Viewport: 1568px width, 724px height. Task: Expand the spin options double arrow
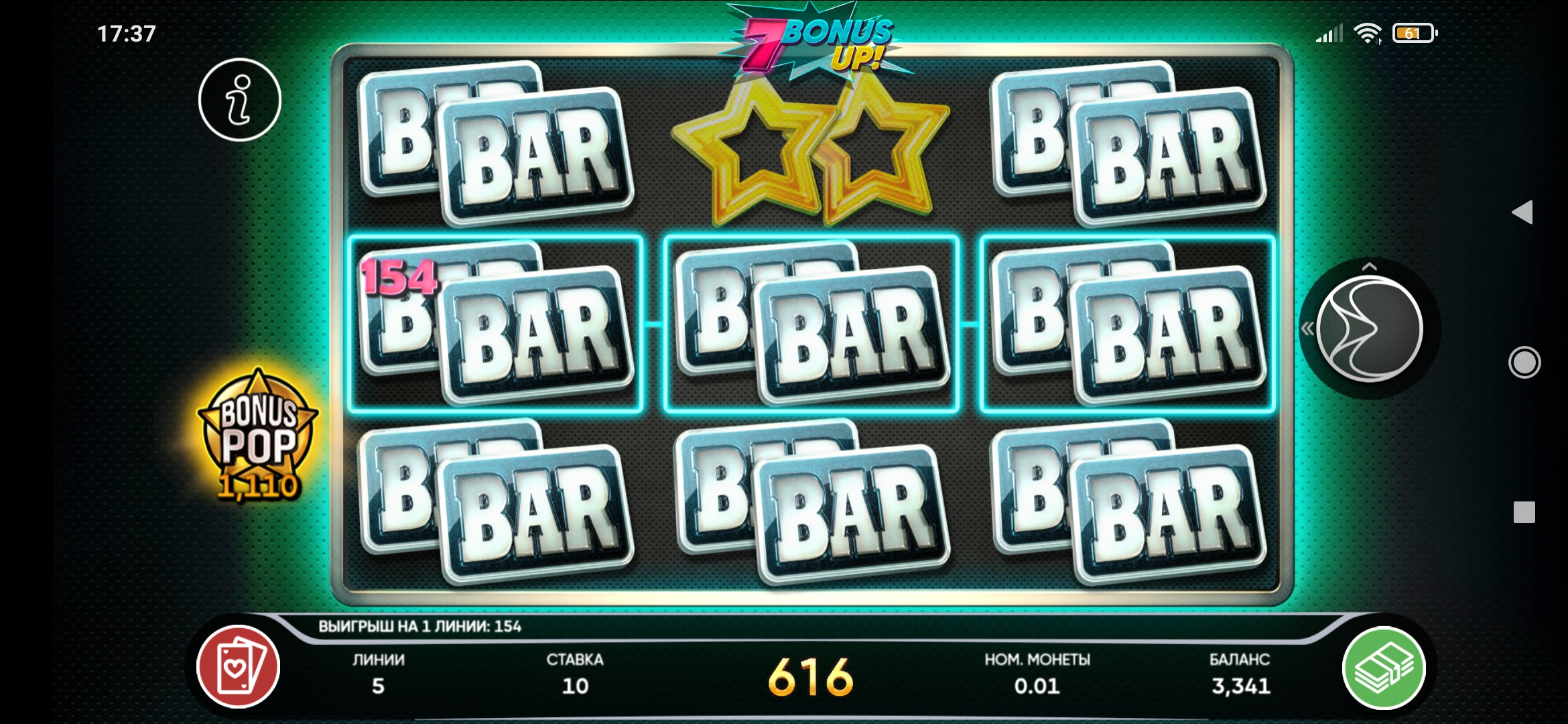coord(1307,329)
